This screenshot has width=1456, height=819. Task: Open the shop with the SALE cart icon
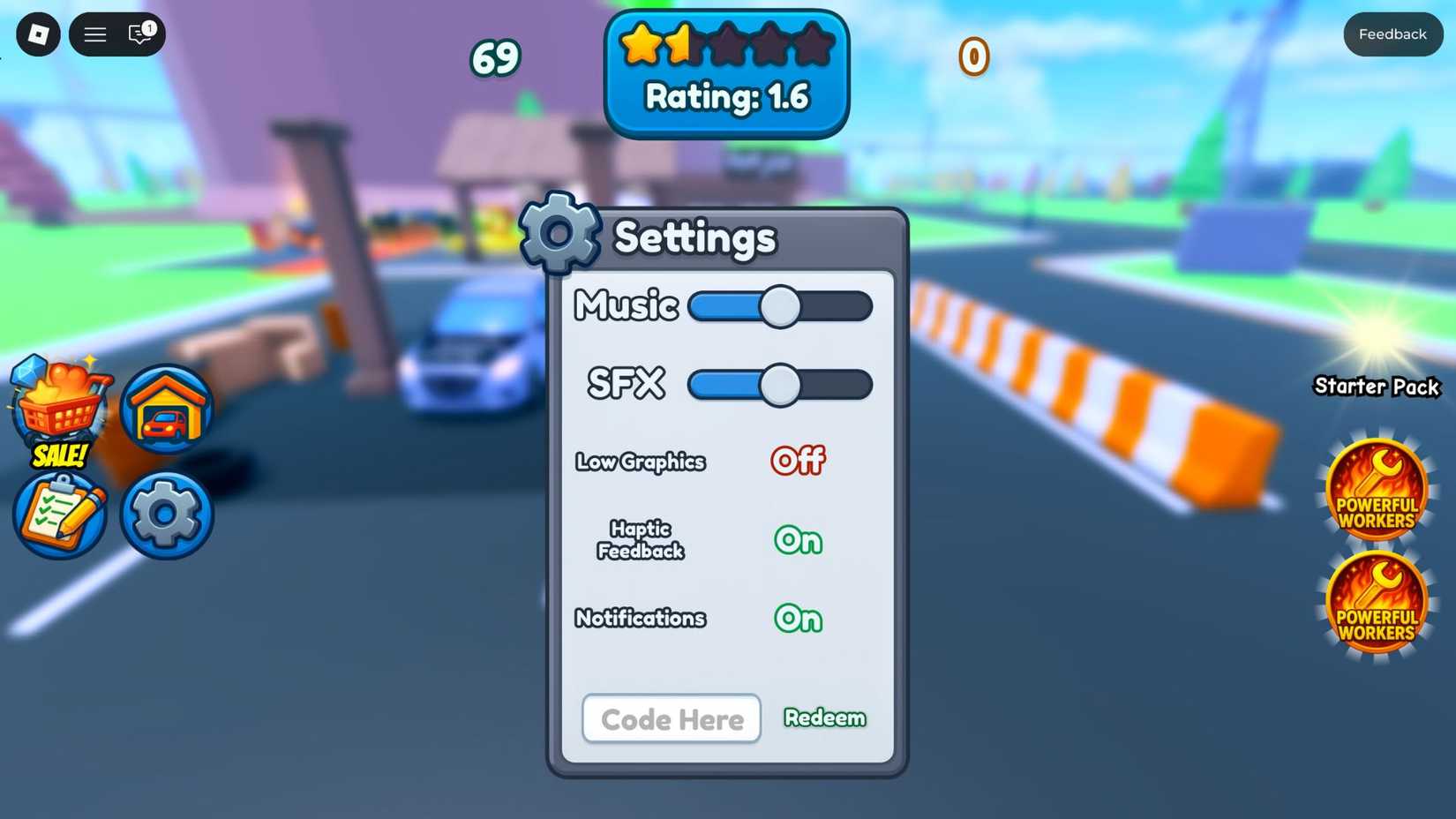[x=58, y=408]
